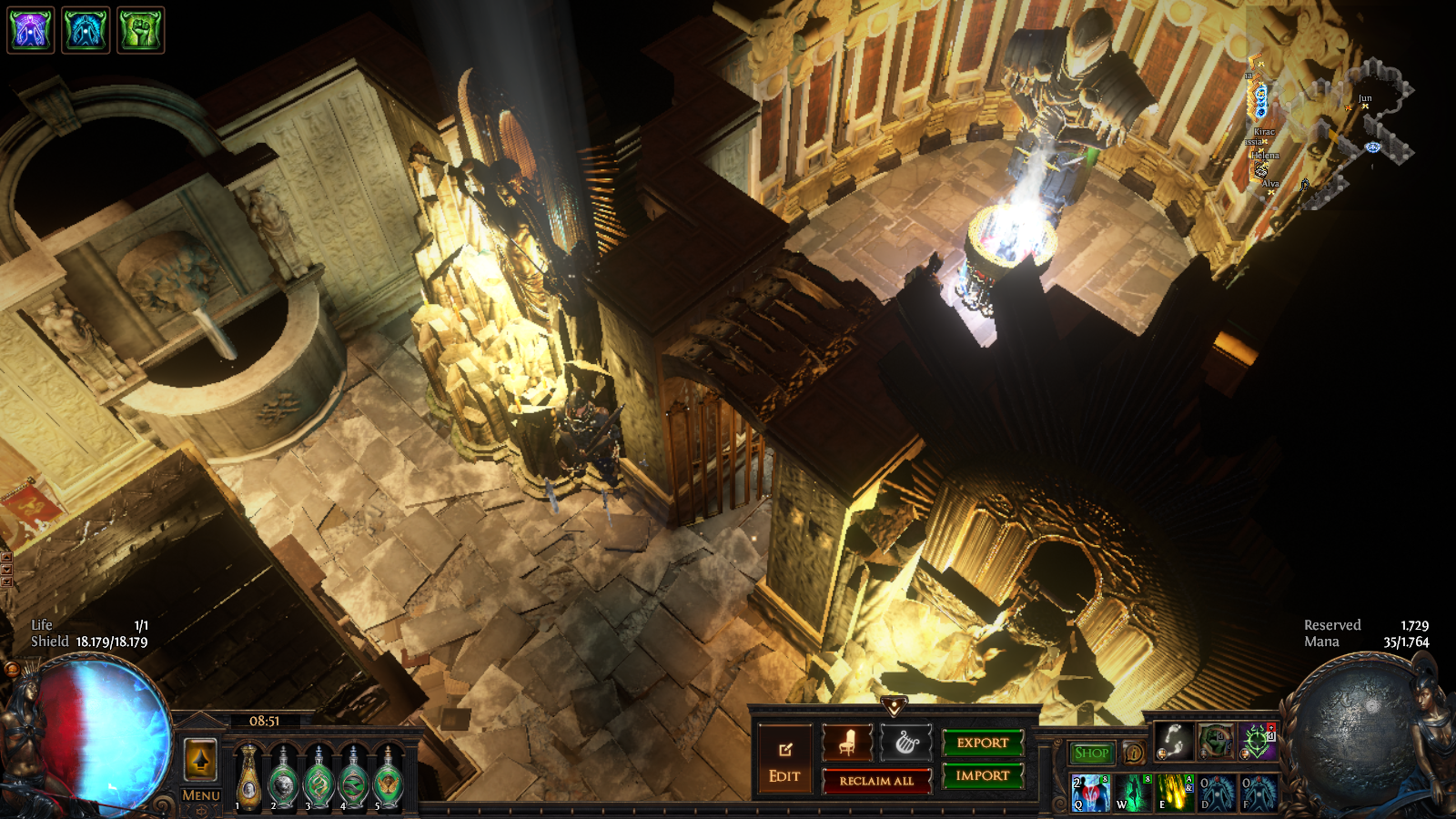
Task: Import a hideout layout
Action: [x=983, y=775]
